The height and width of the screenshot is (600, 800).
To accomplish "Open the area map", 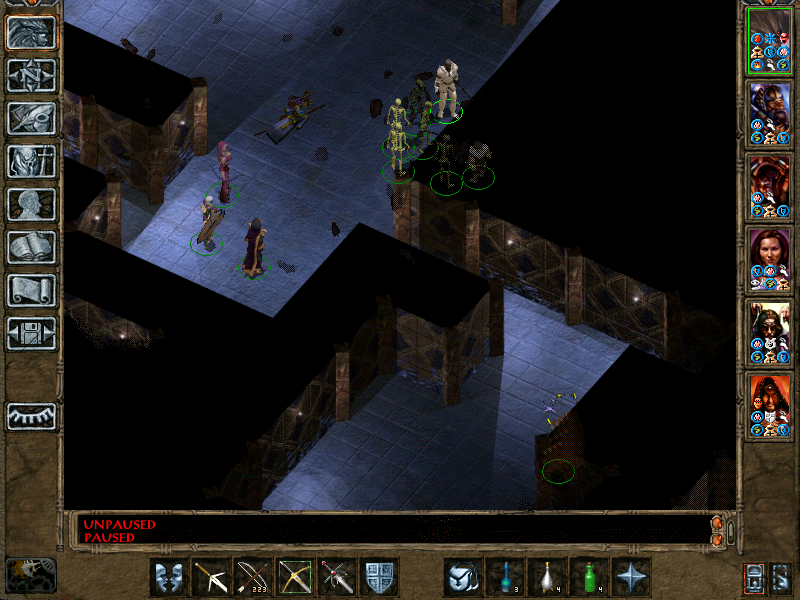I will tap(31, 75).
